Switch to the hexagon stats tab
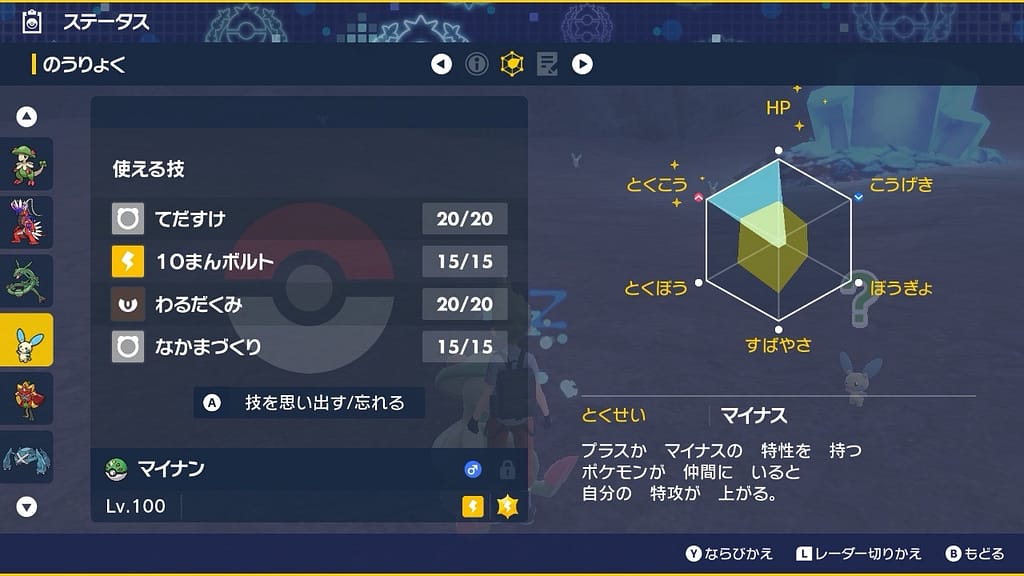Image resolution: width=1024 pixels, height=576 pixels. (x=512, y=65)
